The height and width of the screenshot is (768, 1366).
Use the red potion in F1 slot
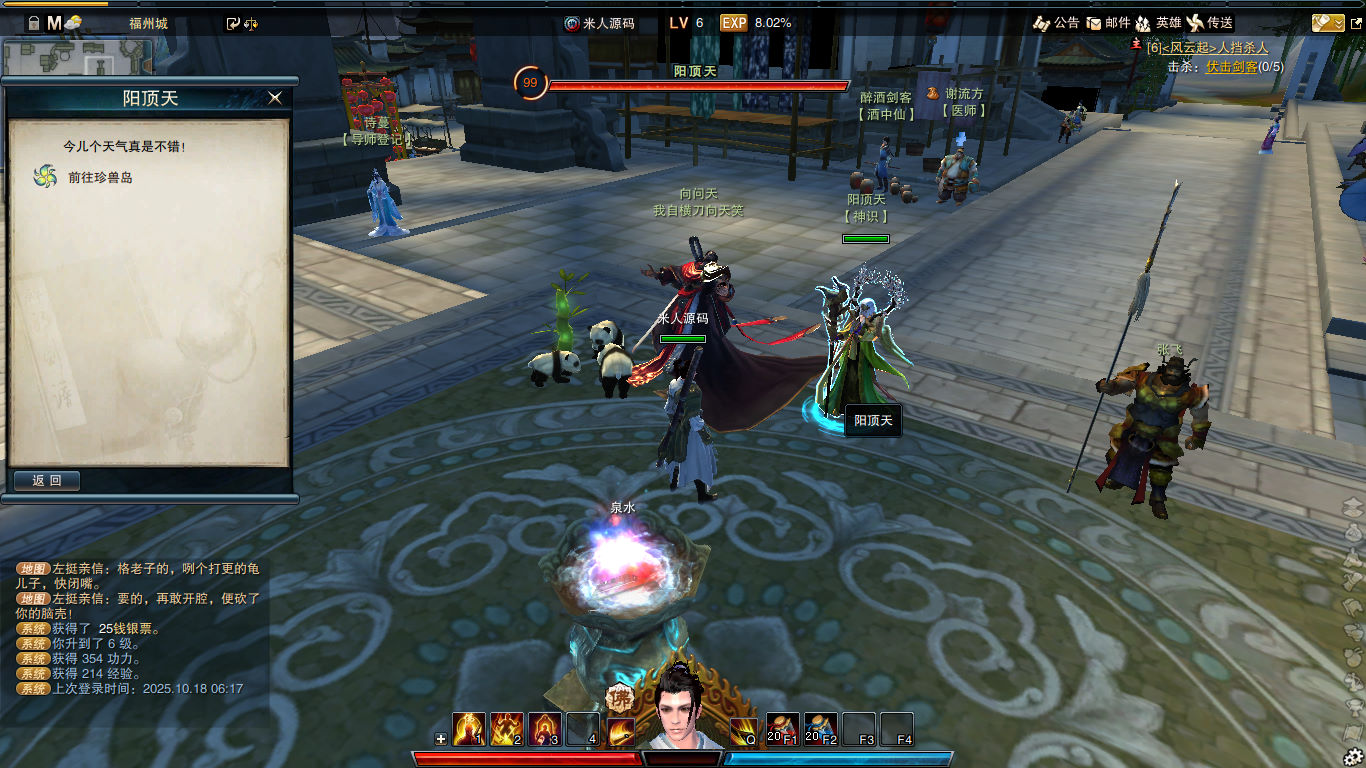783,729
